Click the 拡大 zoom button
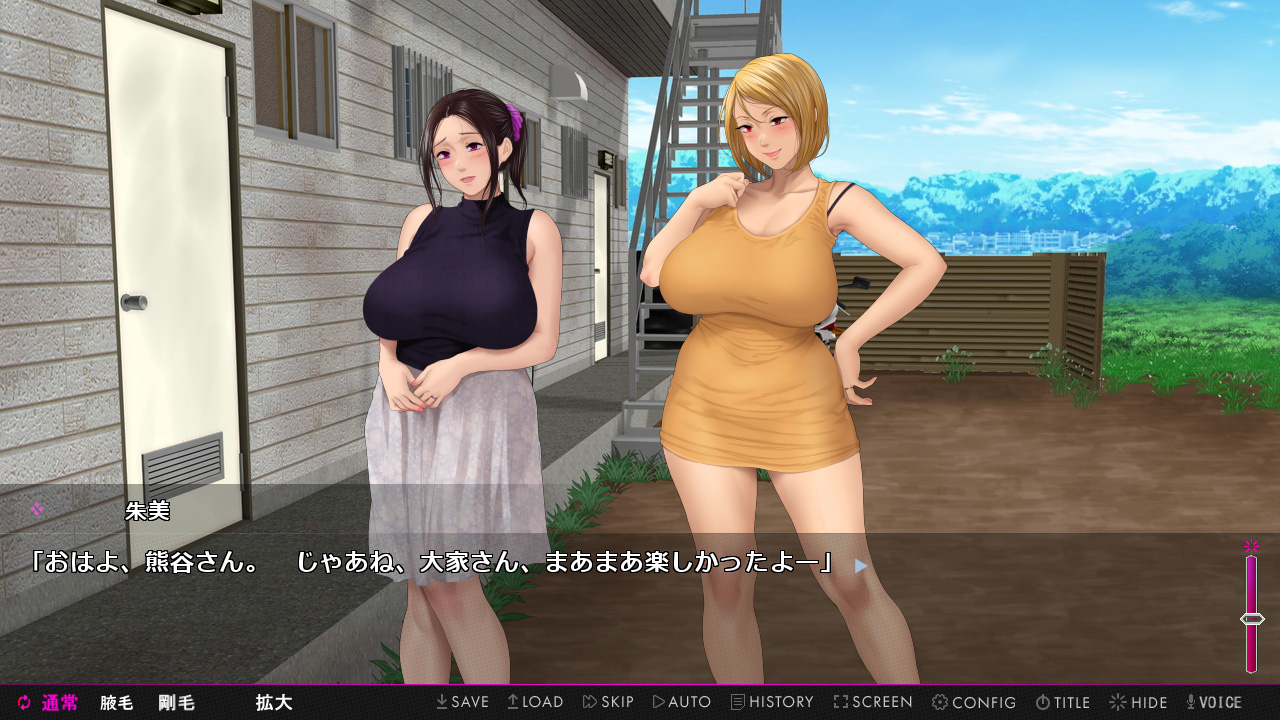Image resolution: width=1280 pixels, height=720 pixels. [x=273, y=703]
